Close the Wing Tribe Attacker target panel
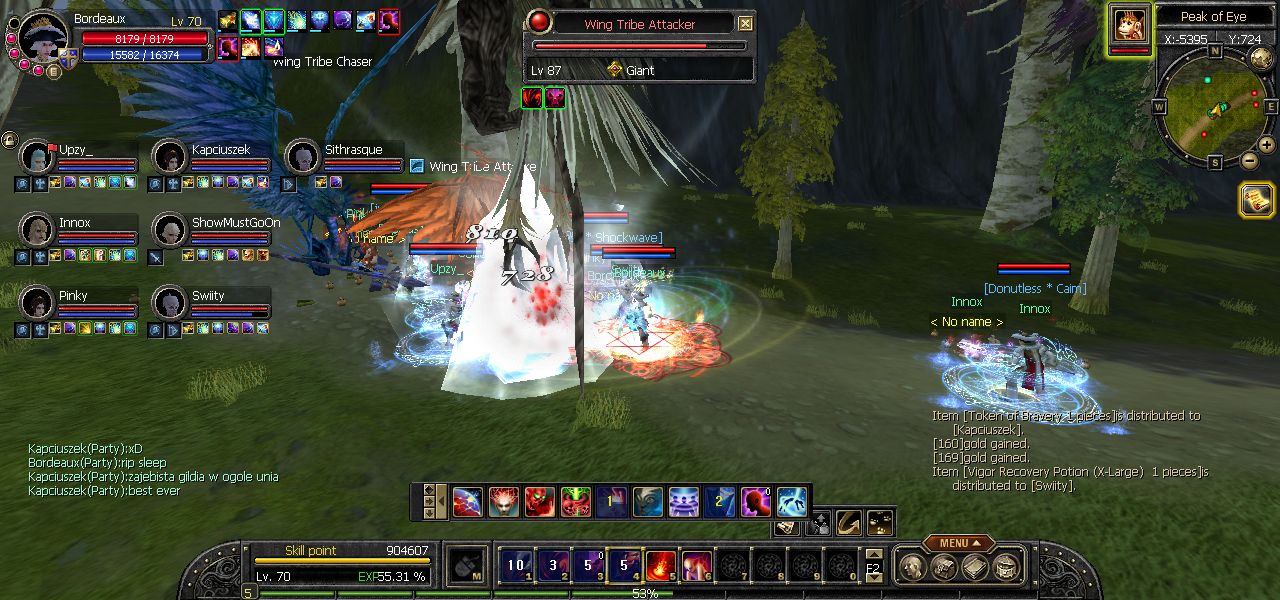This screenshot has height=600, width=1280. (x=746, y=24)
